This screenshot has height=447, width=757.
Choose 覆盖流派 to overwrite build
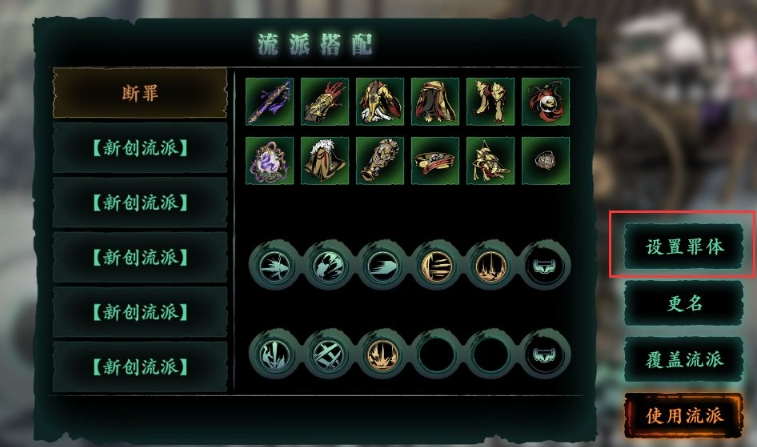tap(683, 358)
